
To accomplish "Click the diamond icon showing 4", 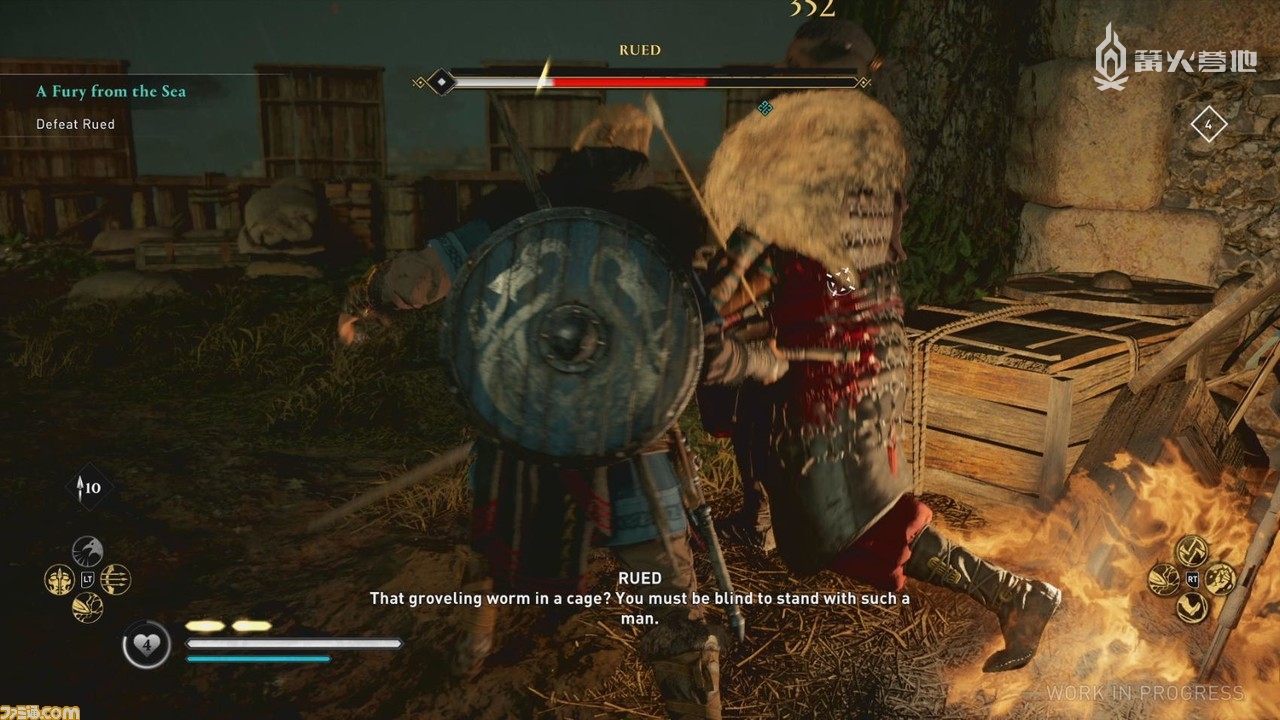I will (x=1208, y=125).
